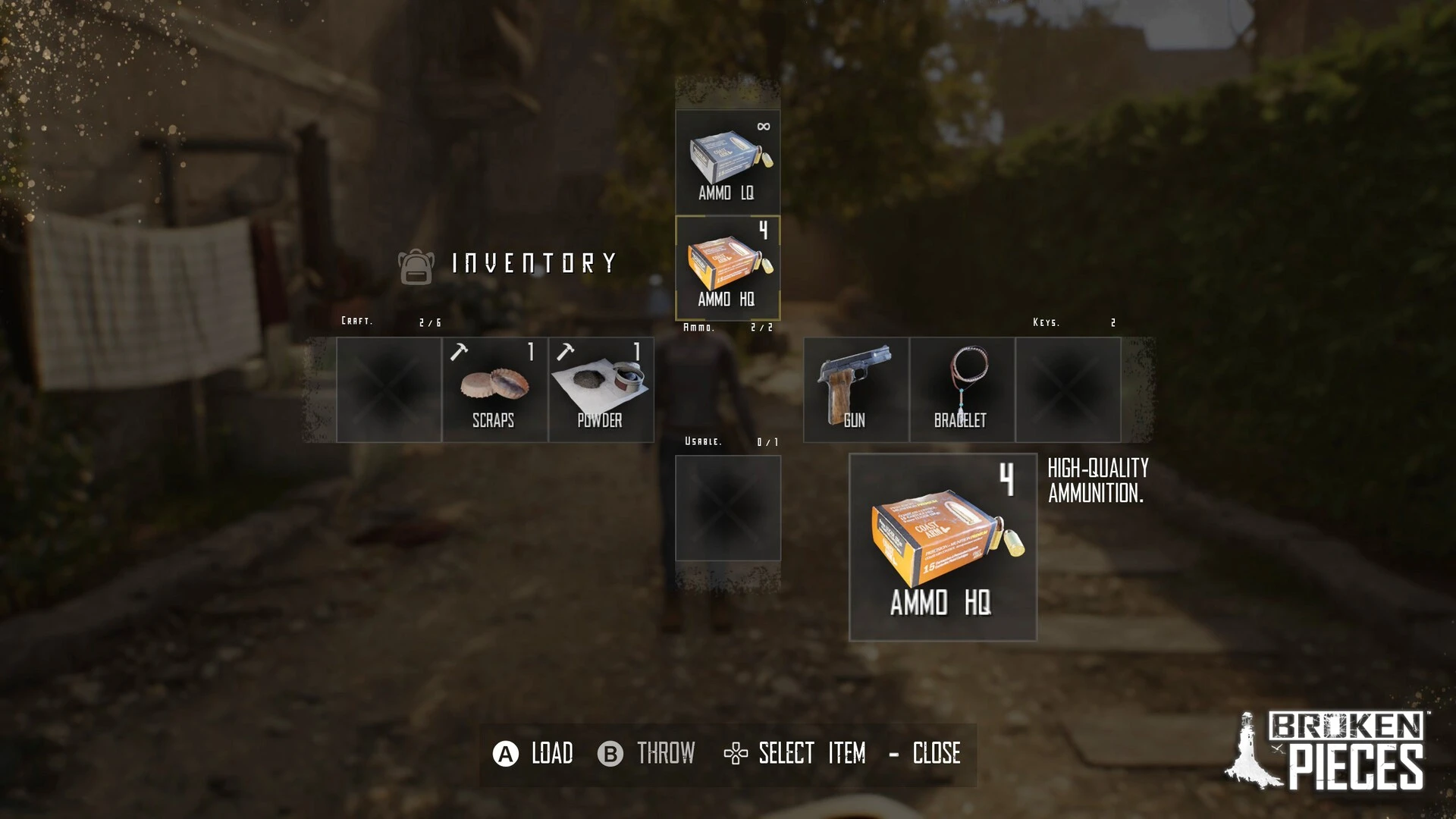This screenshot has width=1456, height=819.
Task: View the large Ammo HQ preview
Action: tap(943, 547)
